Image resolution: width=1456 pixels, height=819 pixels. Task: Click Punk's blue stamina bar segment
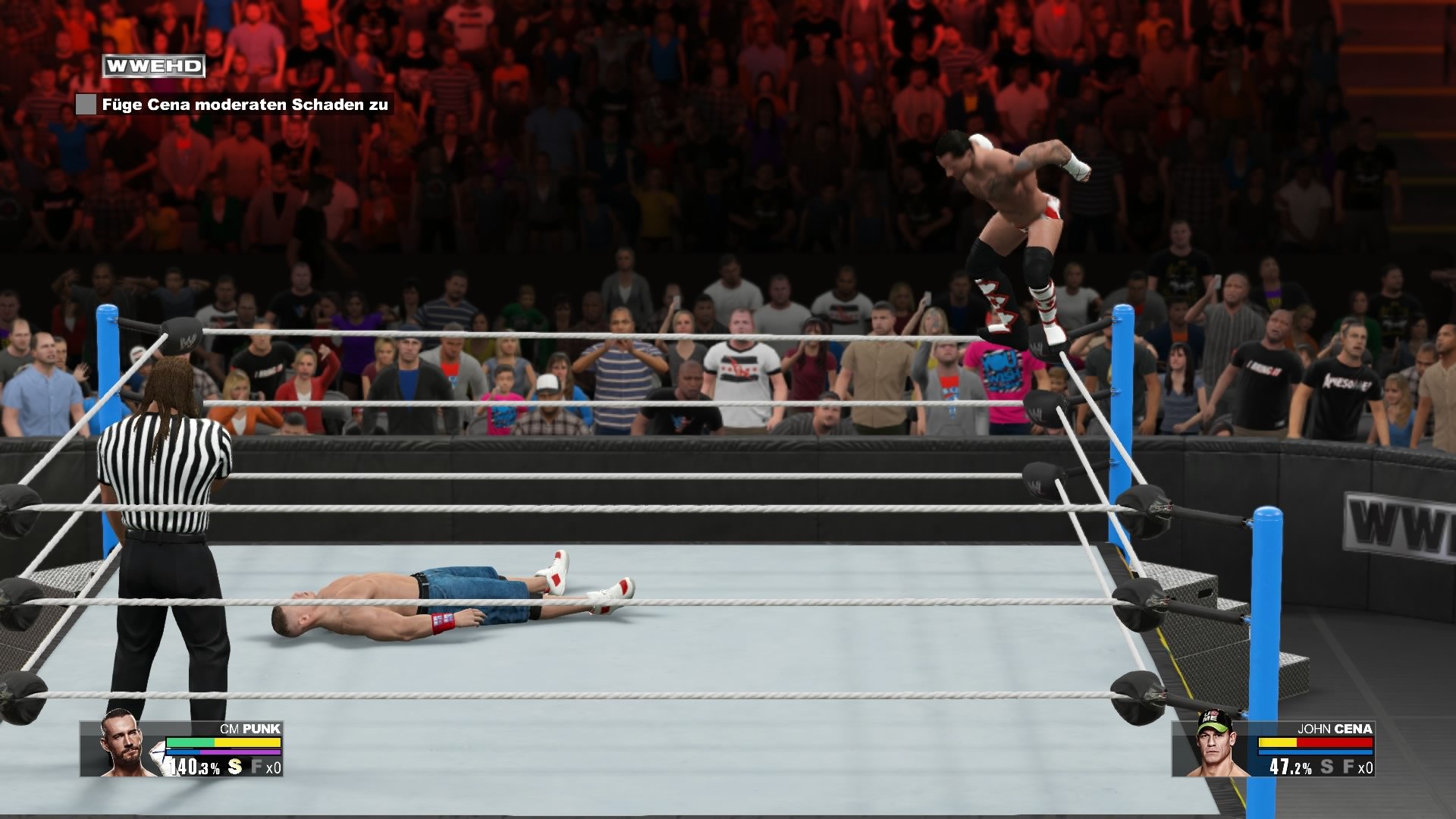point(184,753)
